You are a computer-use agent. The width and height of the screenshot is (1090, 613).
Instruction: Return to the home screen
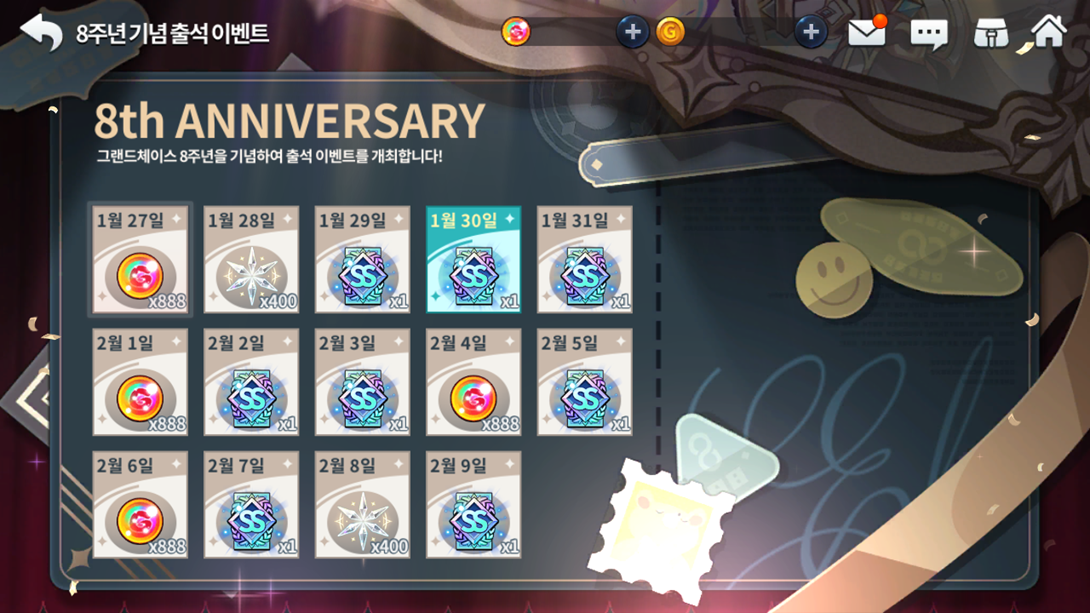pos(1048,32)
